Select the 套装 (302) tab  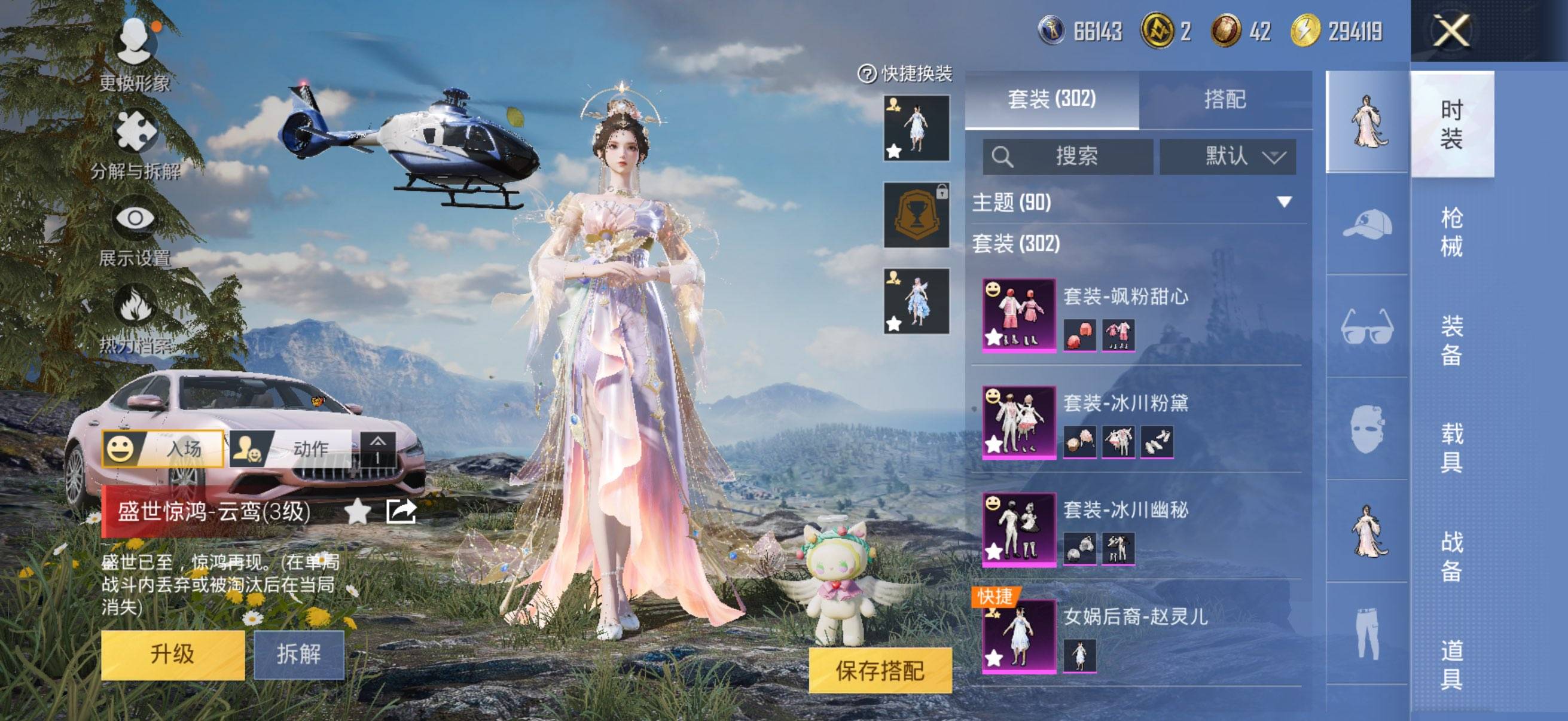(x=1051, y=99)
